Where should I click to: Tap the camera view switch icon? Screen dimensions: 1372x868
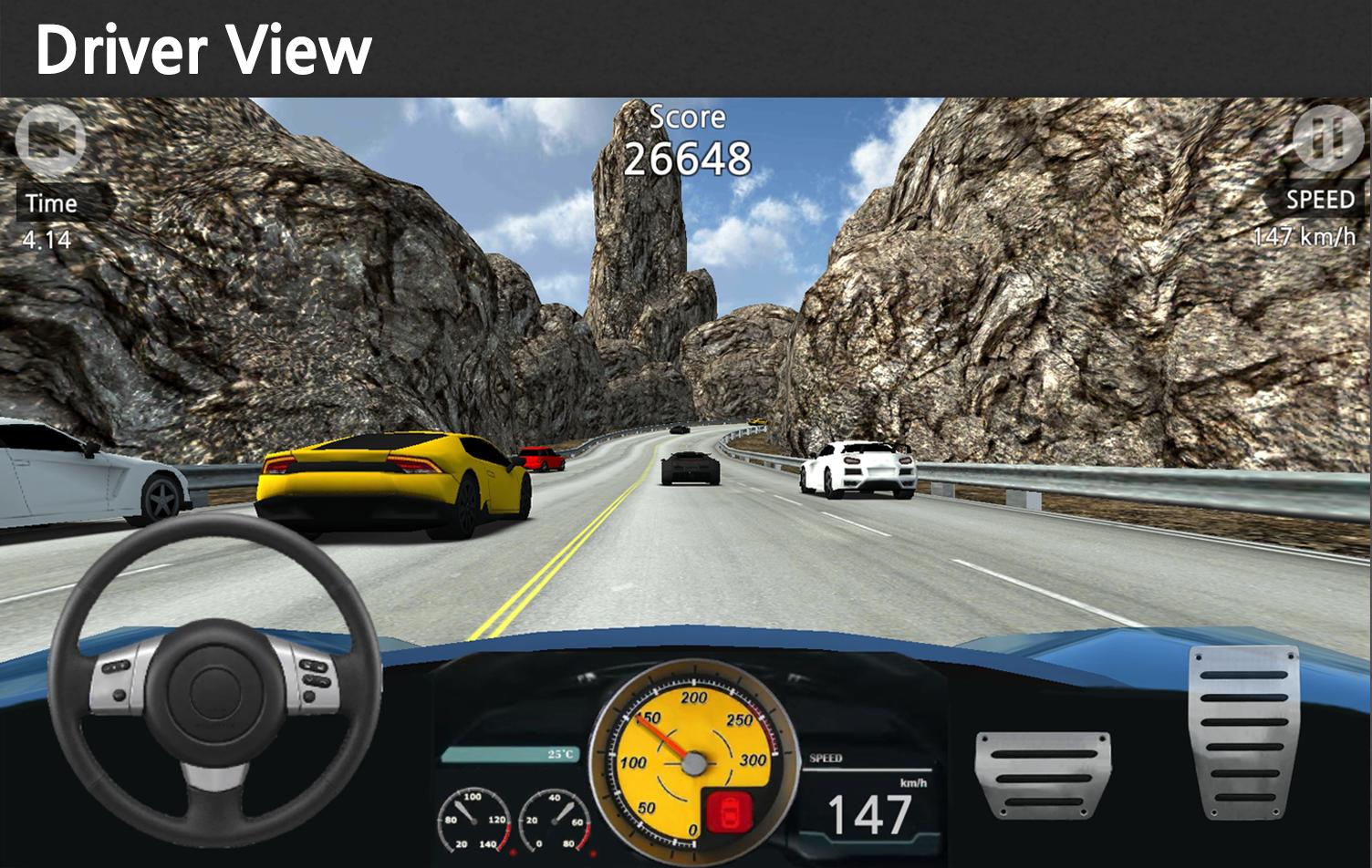tap(50, 139)
